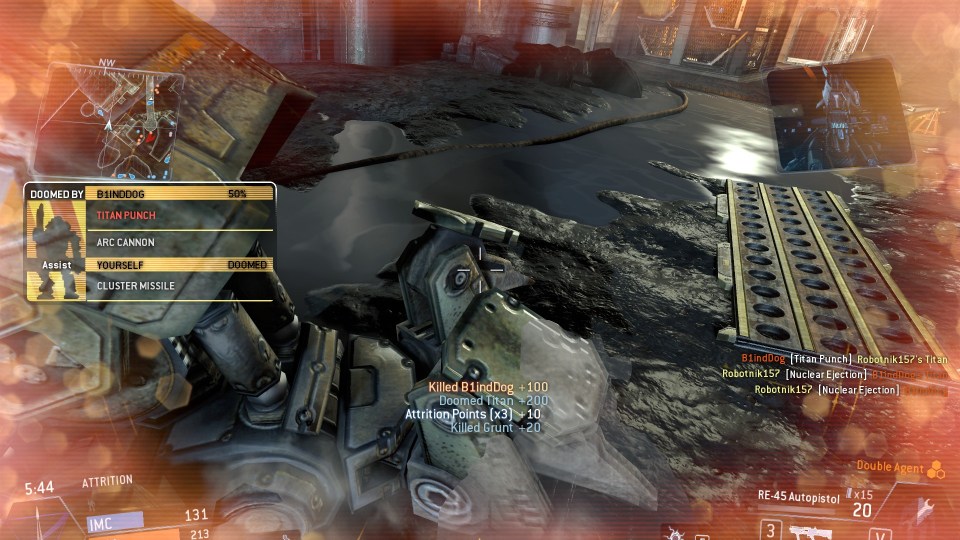Click the YOURSELF assist row
The width and height of the screenshot is (960, 540).
point(181,265)
